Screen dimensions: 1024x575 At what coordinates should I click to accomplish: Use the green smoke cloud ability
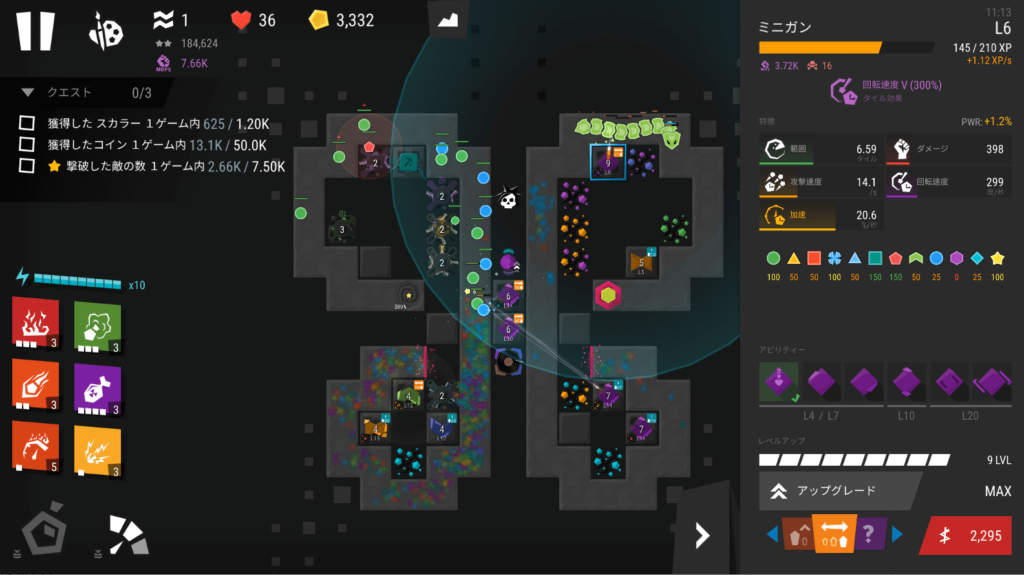(x=97, y=322)
